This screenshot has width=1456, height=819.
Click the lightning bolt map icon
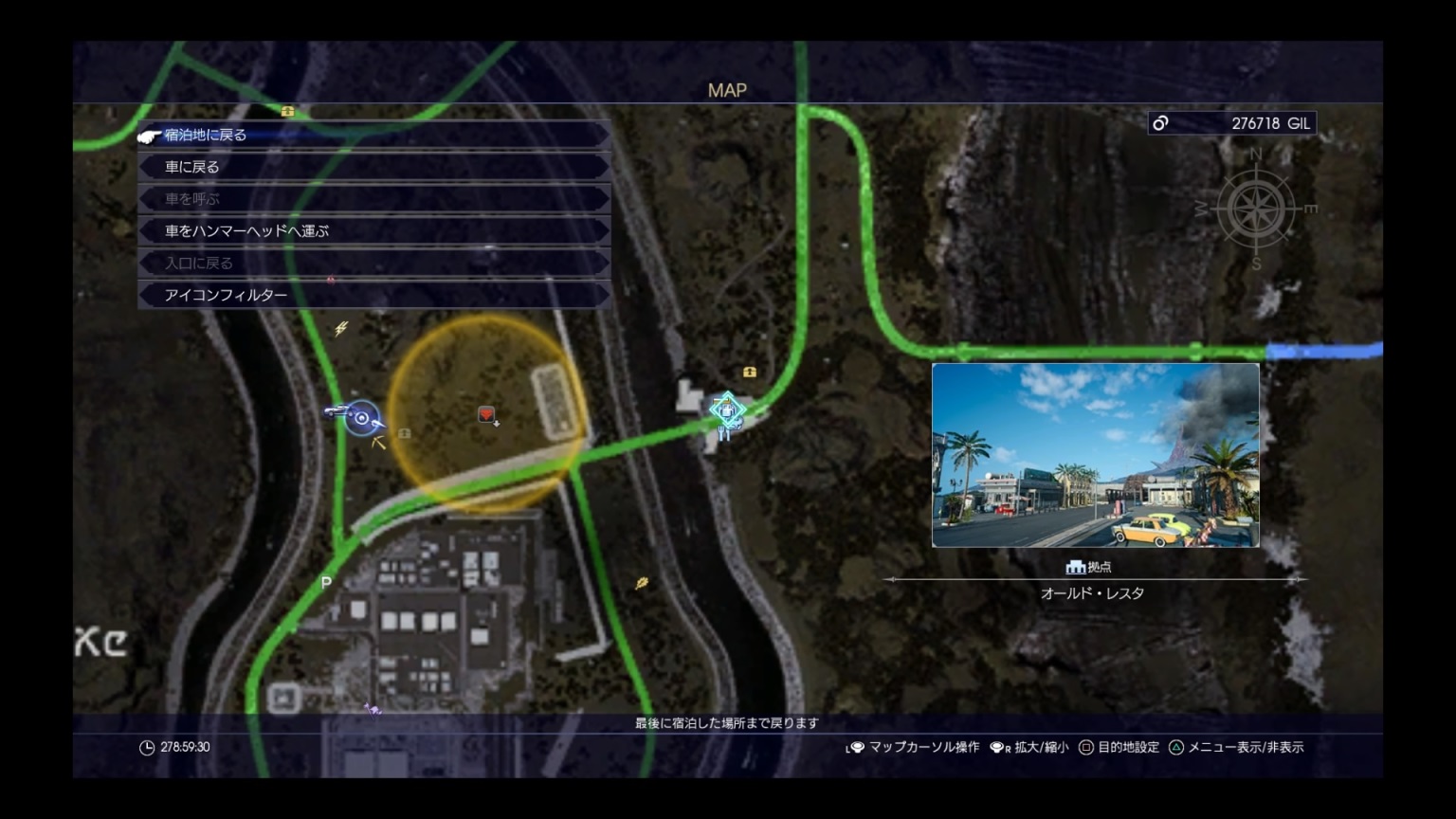(x=341, y=329)
